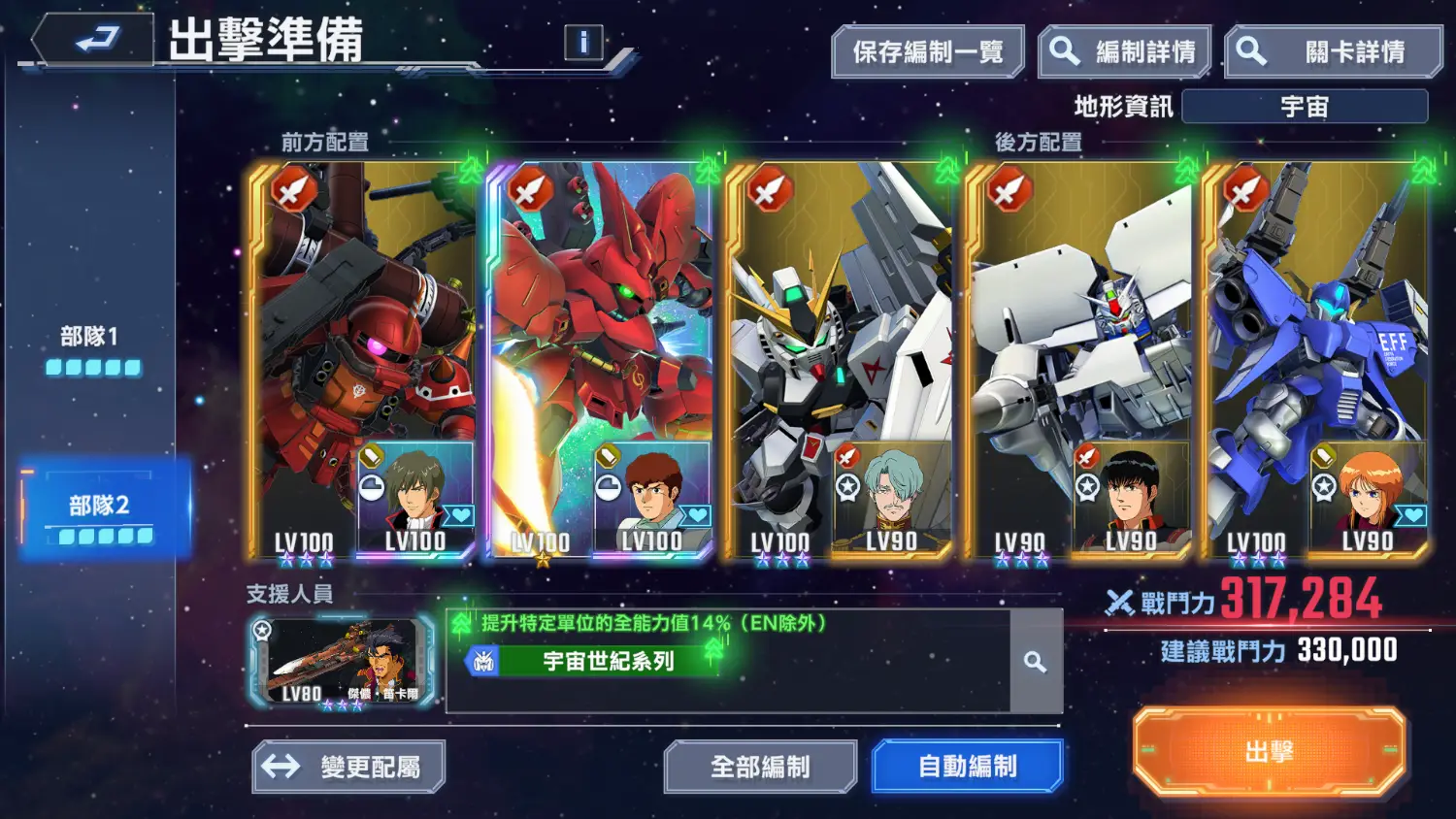This screenshot has height=819, width=1456.
Task: Tap the 變更配屬 change assignment button
Action: (348, 767)
